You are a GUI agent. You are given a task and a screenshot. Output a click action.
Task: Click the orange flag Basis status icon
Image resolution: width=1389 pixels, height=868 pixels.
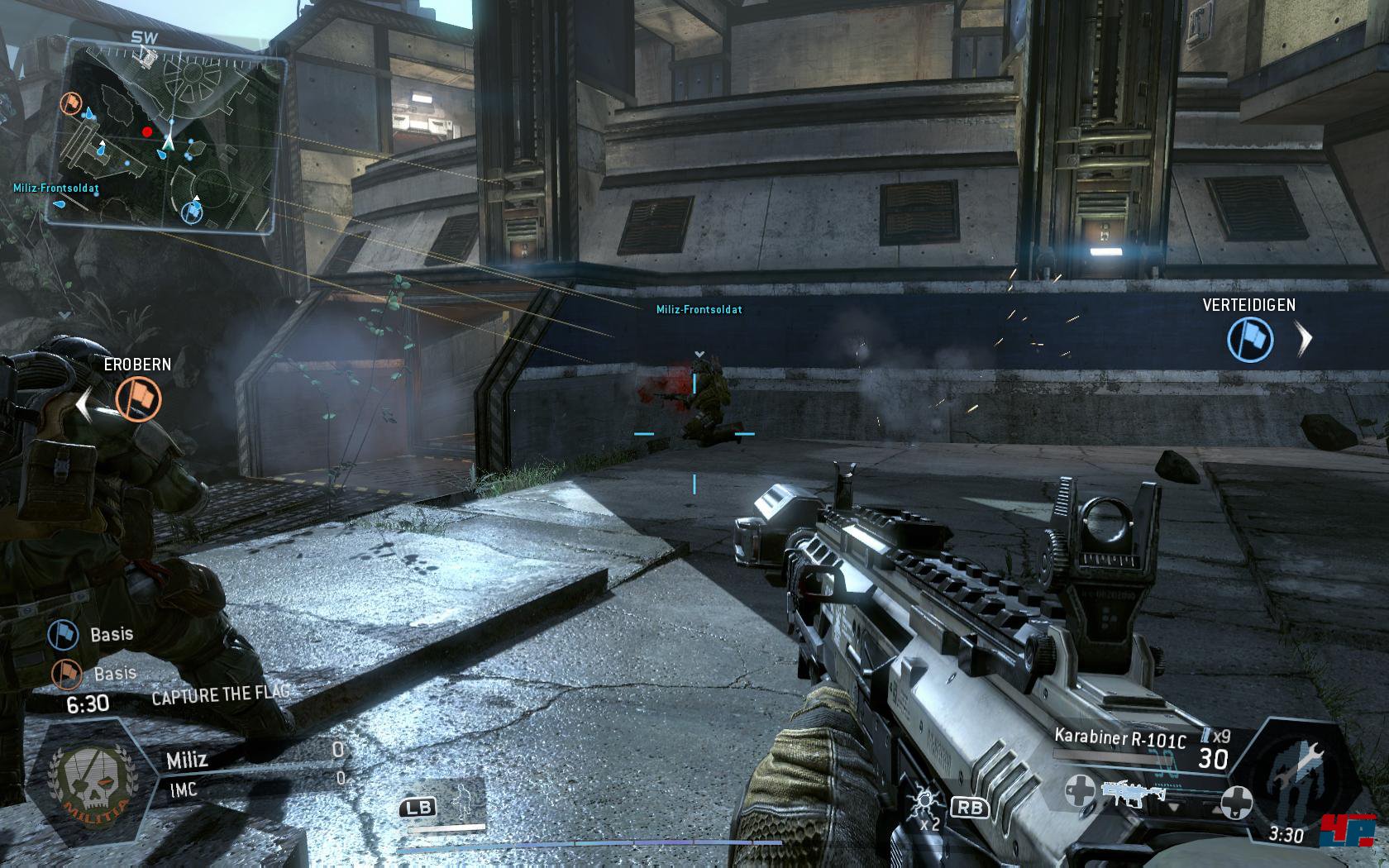(68, 674)
